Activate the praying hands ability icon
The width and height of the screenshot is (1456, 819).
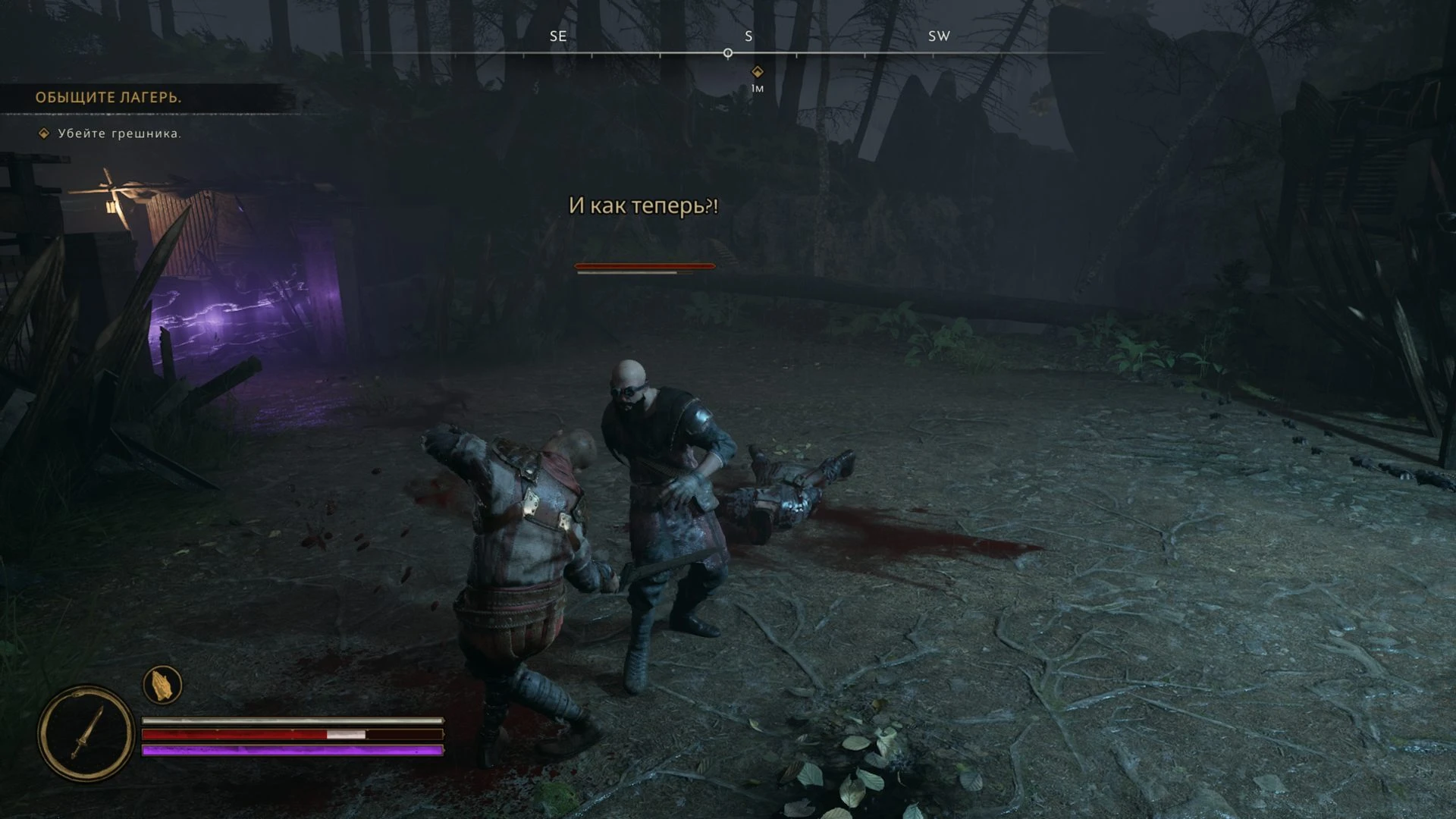(162, 685)
